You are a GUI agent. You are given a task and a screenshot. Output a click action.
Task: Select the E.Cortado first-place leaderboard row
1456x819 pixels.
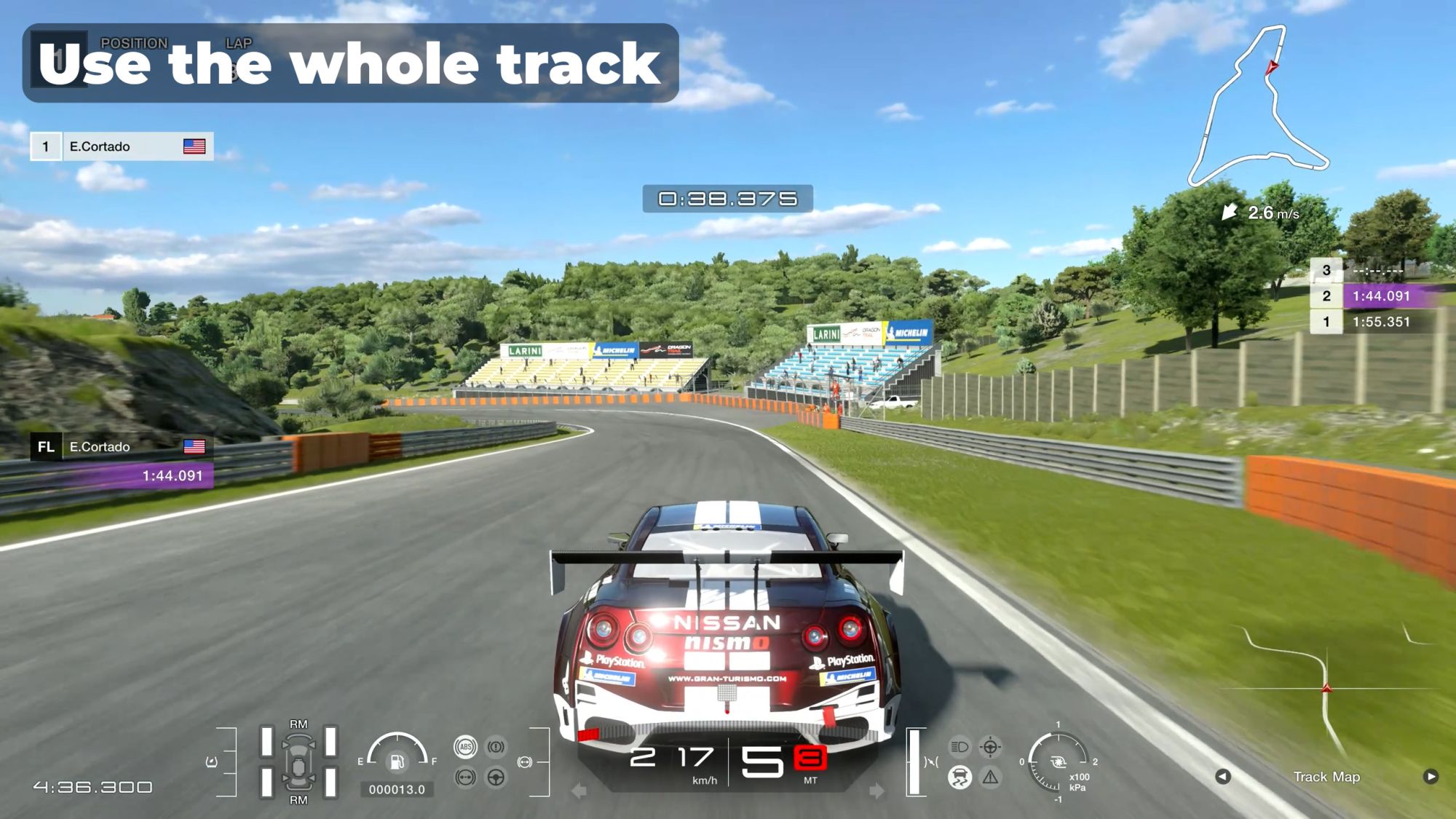click(122, 146)
